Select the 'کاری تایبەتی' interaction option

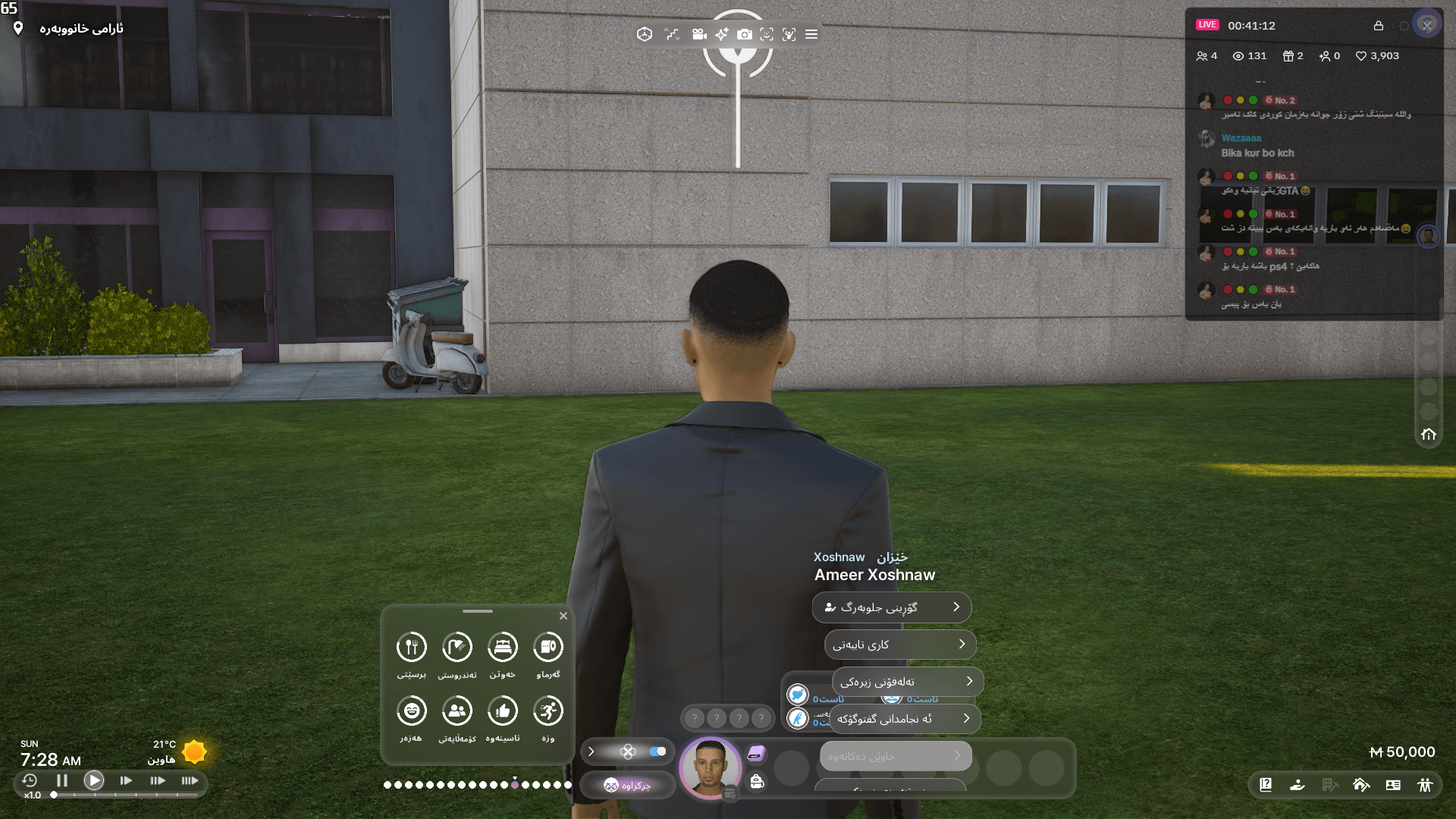[899, 644]
